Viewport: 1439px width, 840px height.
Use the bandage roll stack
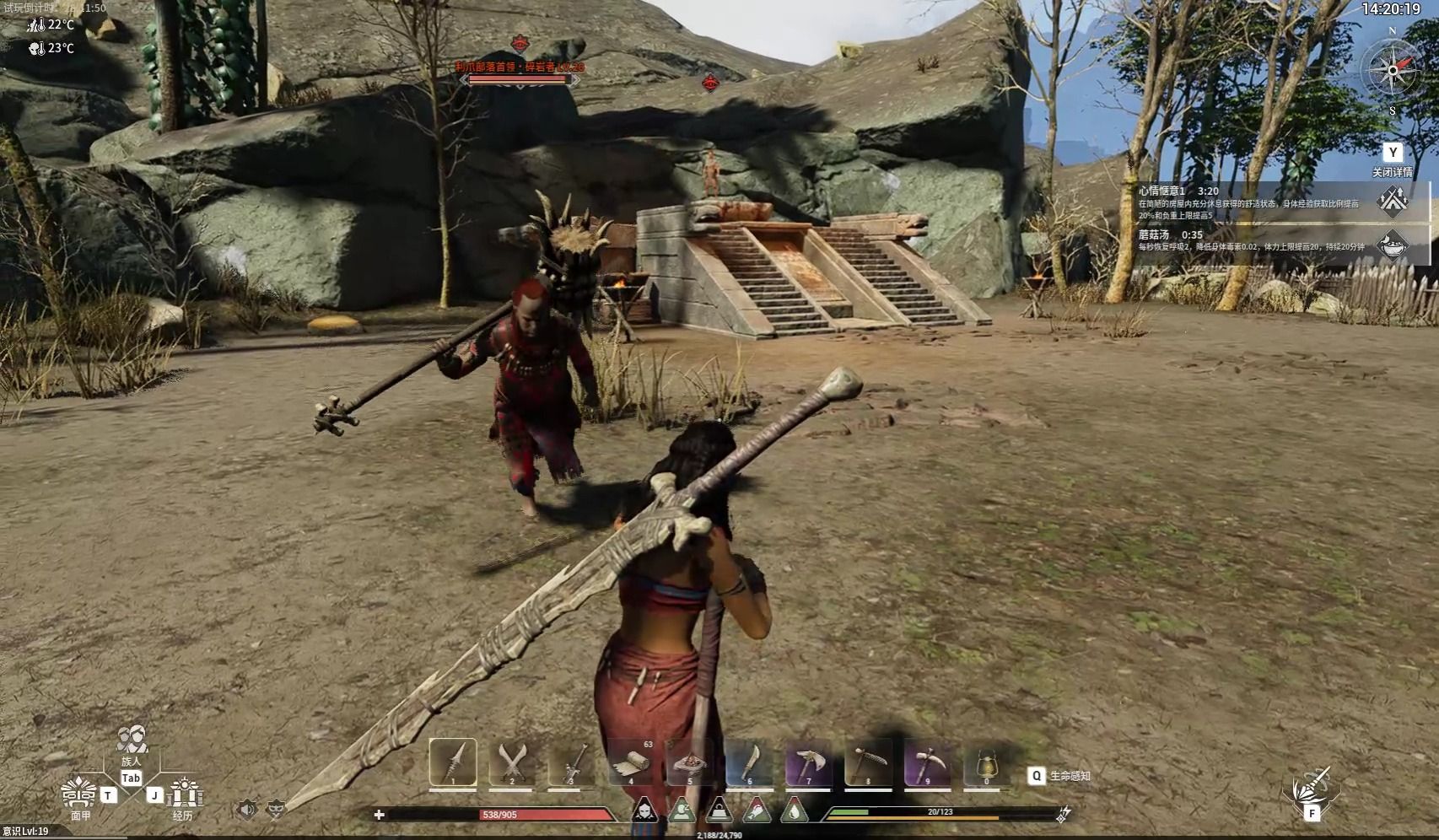tap(631, 764)
